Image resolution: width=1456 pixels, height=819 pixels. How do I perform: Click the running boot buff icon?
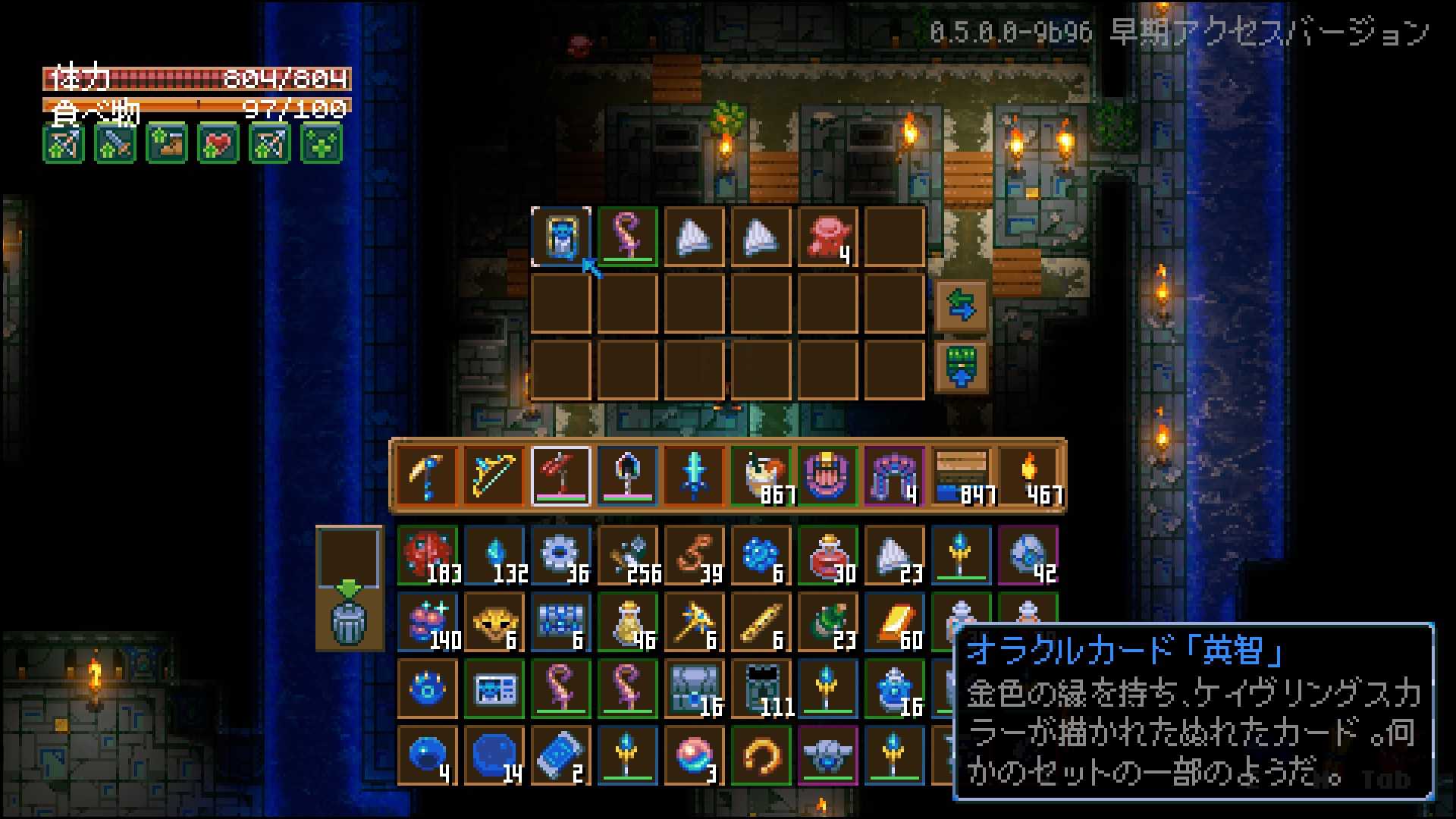166,144
